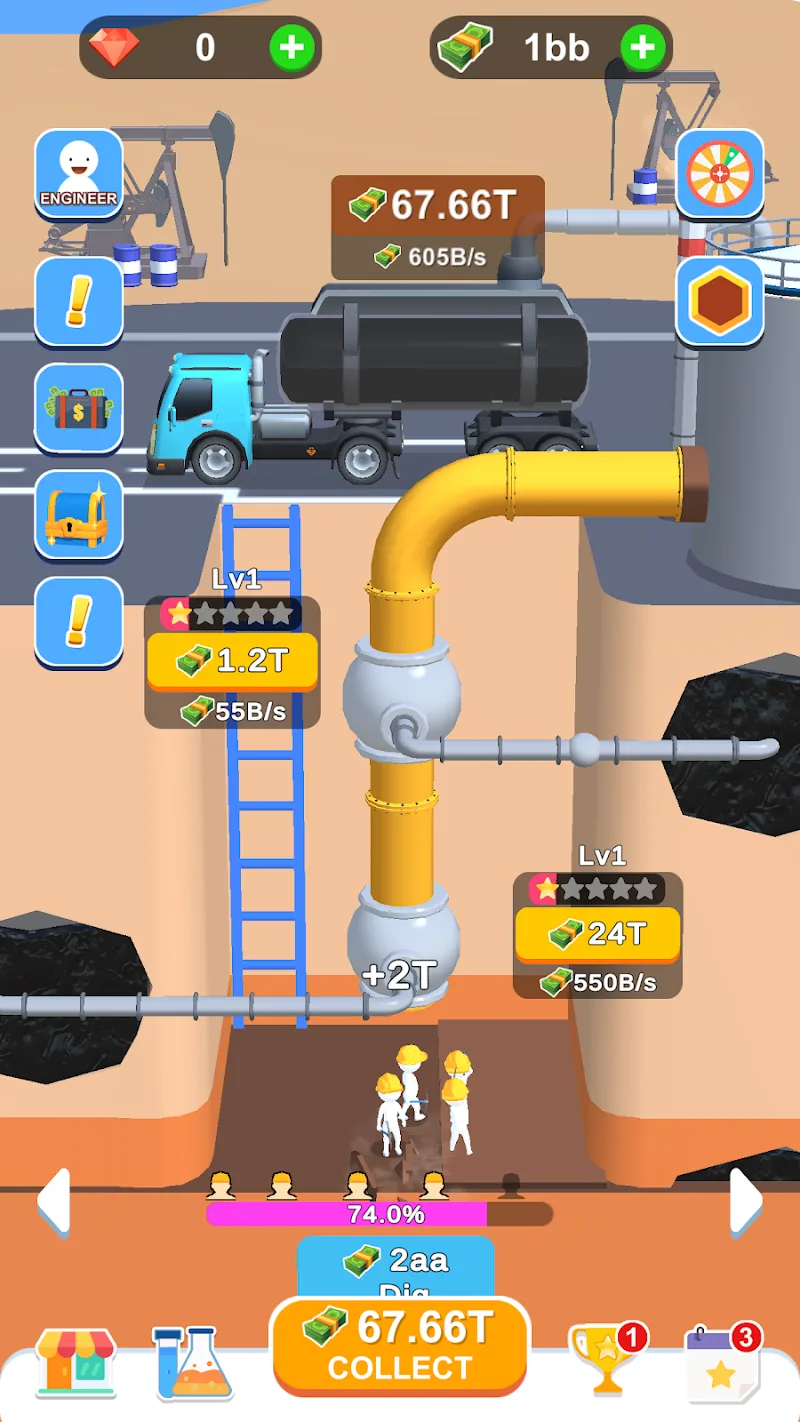Open the calendar daily rewards
The width and height of the screenshot is (800, 1422).
click(x=721, y=1362)
